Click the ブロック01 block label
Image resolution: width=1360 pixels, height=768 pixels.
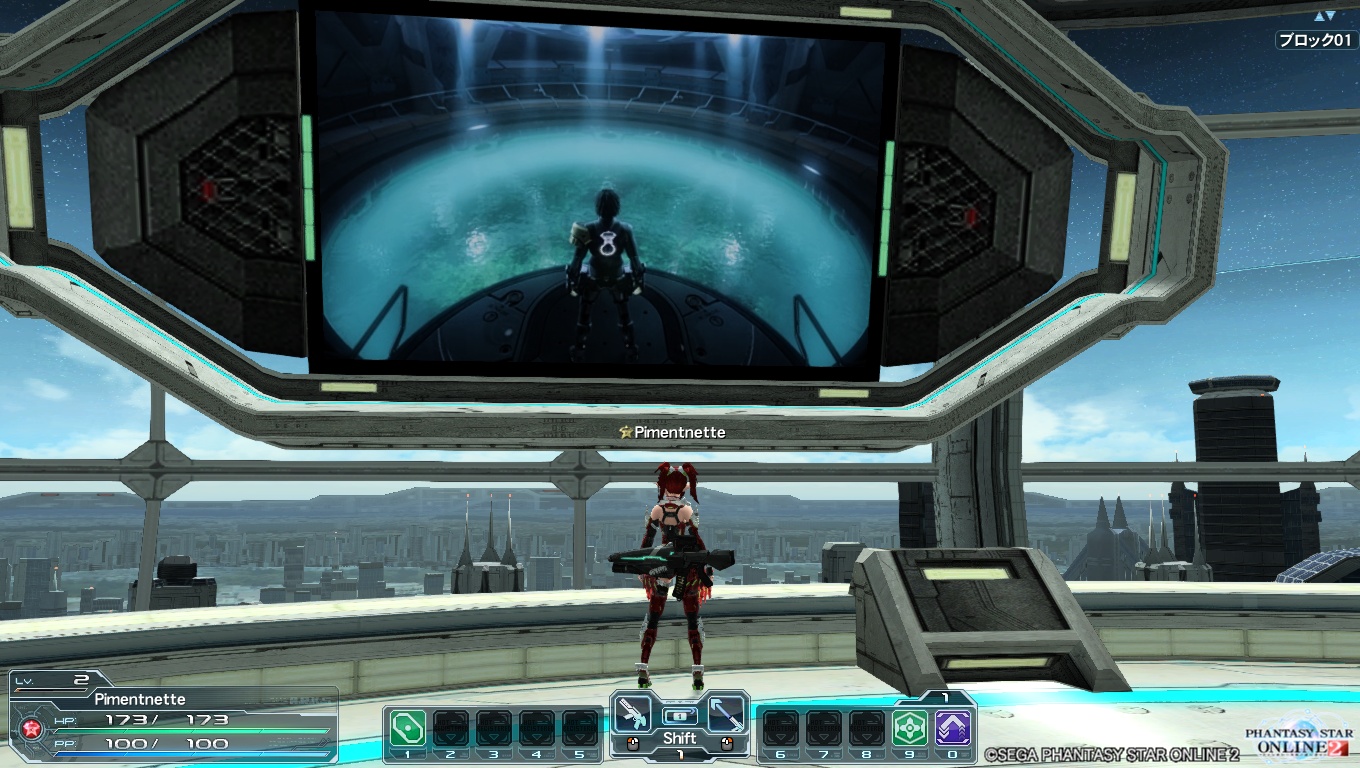1316,40
